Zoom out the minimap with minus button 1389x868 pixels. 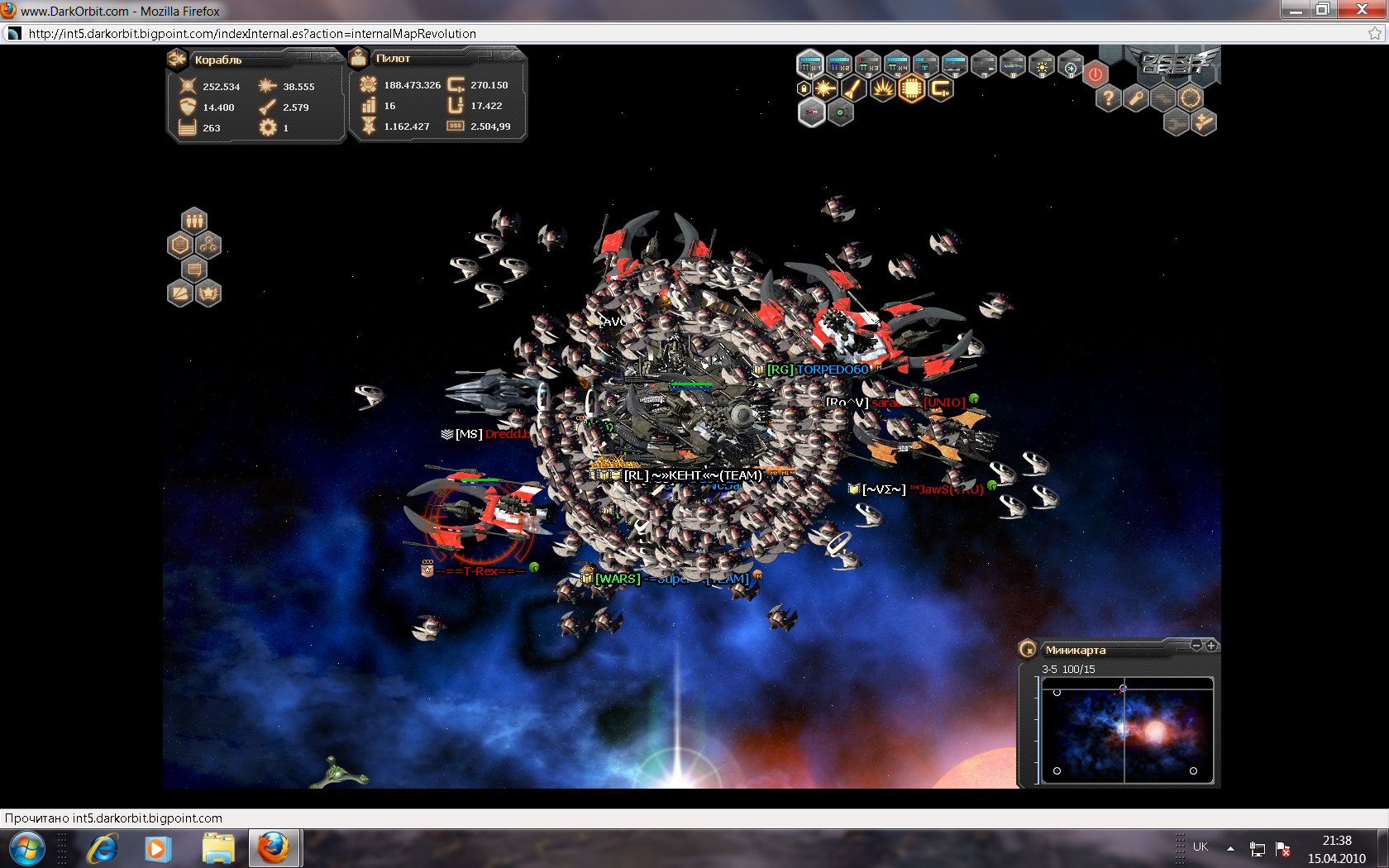pos(1196,646)
